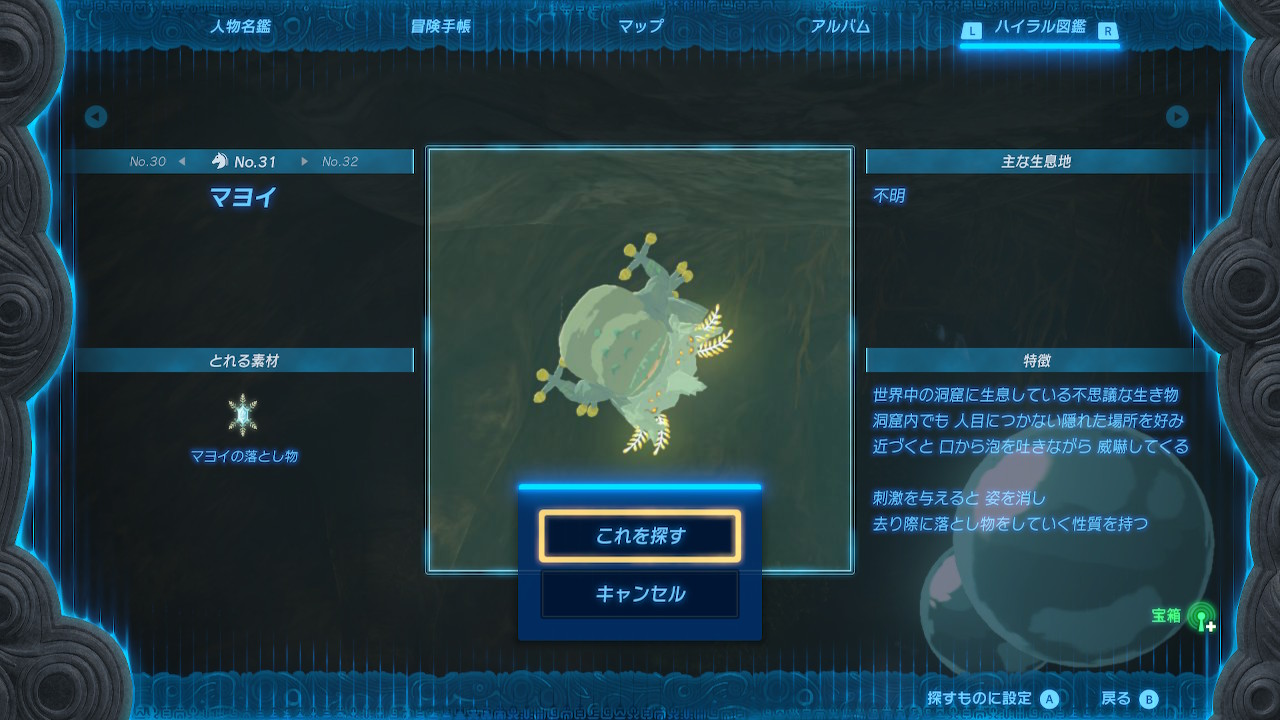This screenshot has height=720, width=1280.
Task: Click the left circular arrow navigation icon
Action: [x=95, y=116]
